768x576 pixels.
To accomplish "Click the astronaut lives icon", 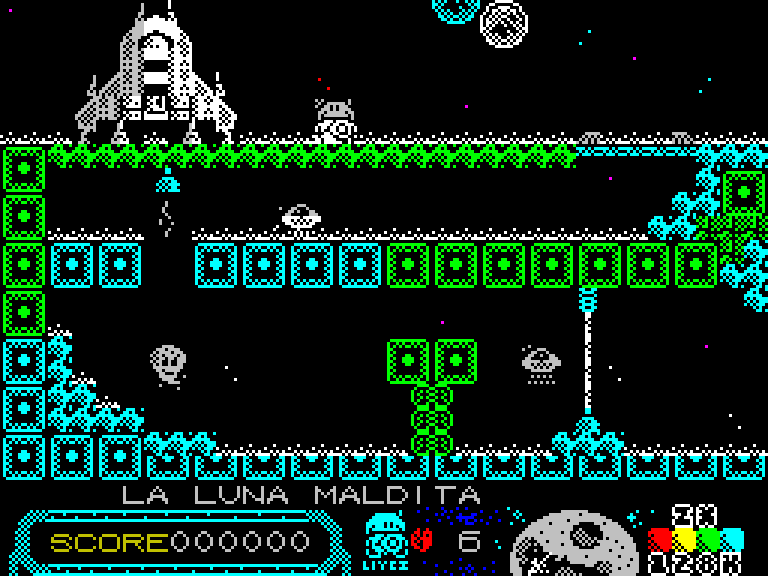I will [384, 538].
